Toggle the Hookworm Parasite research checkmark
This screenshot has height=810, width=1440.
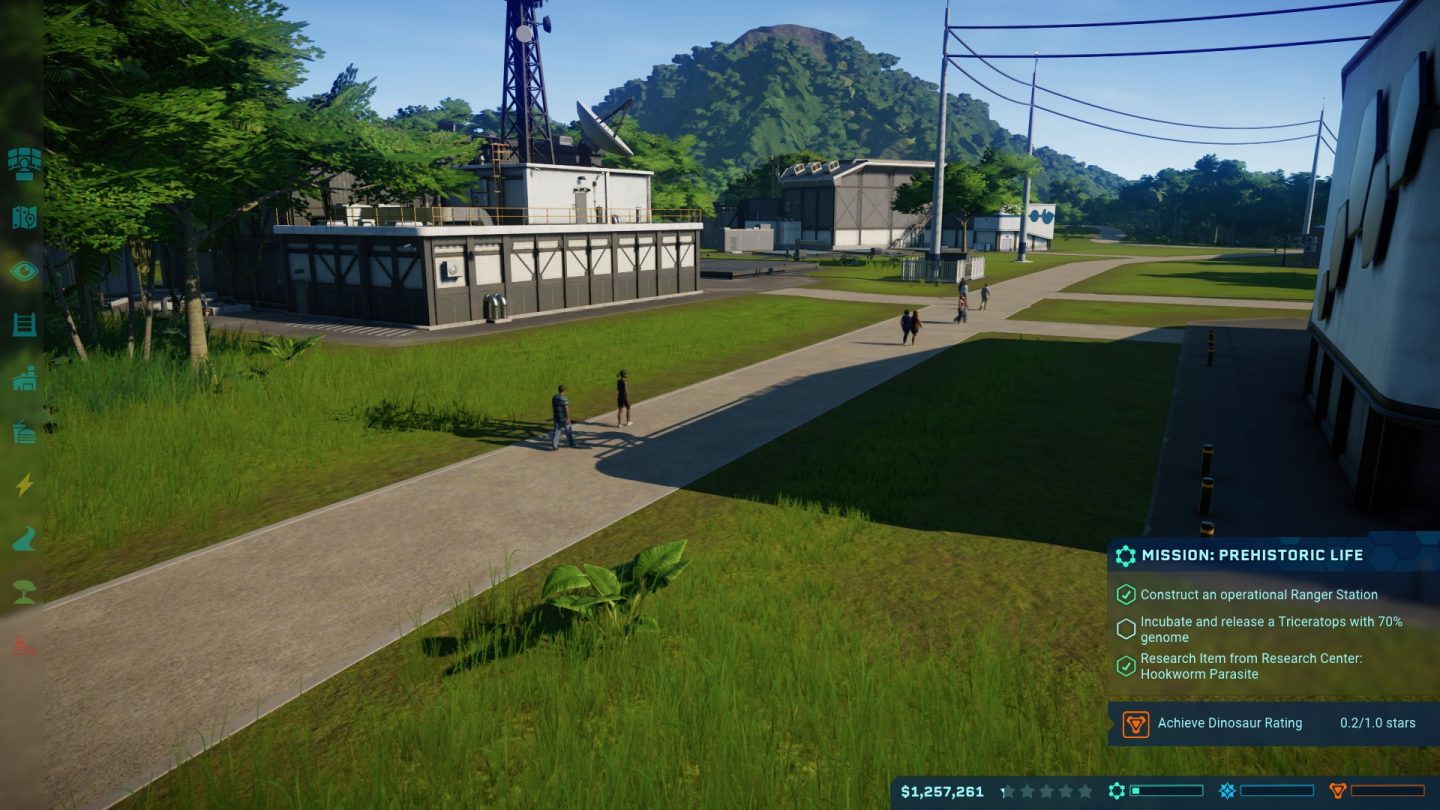[x=1127, y=665]
